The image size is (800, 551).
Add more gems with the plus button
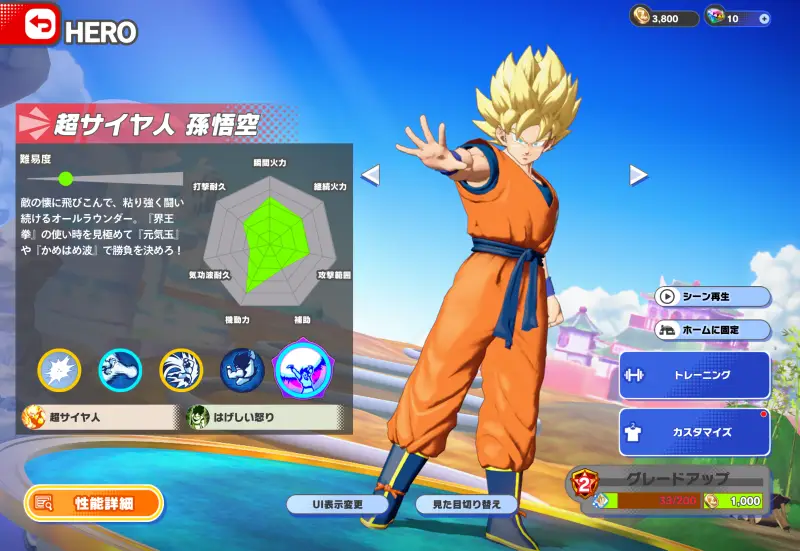pyautogui.click(x=764, y=18)
